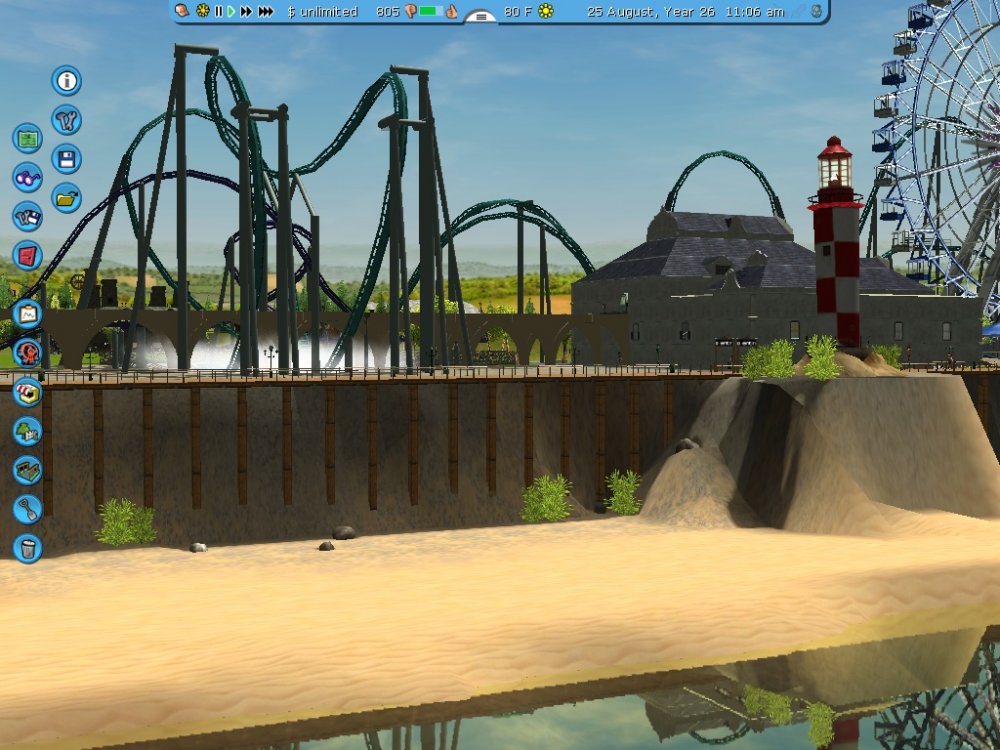Save park with the floppy disk icon

coord(67,159)
